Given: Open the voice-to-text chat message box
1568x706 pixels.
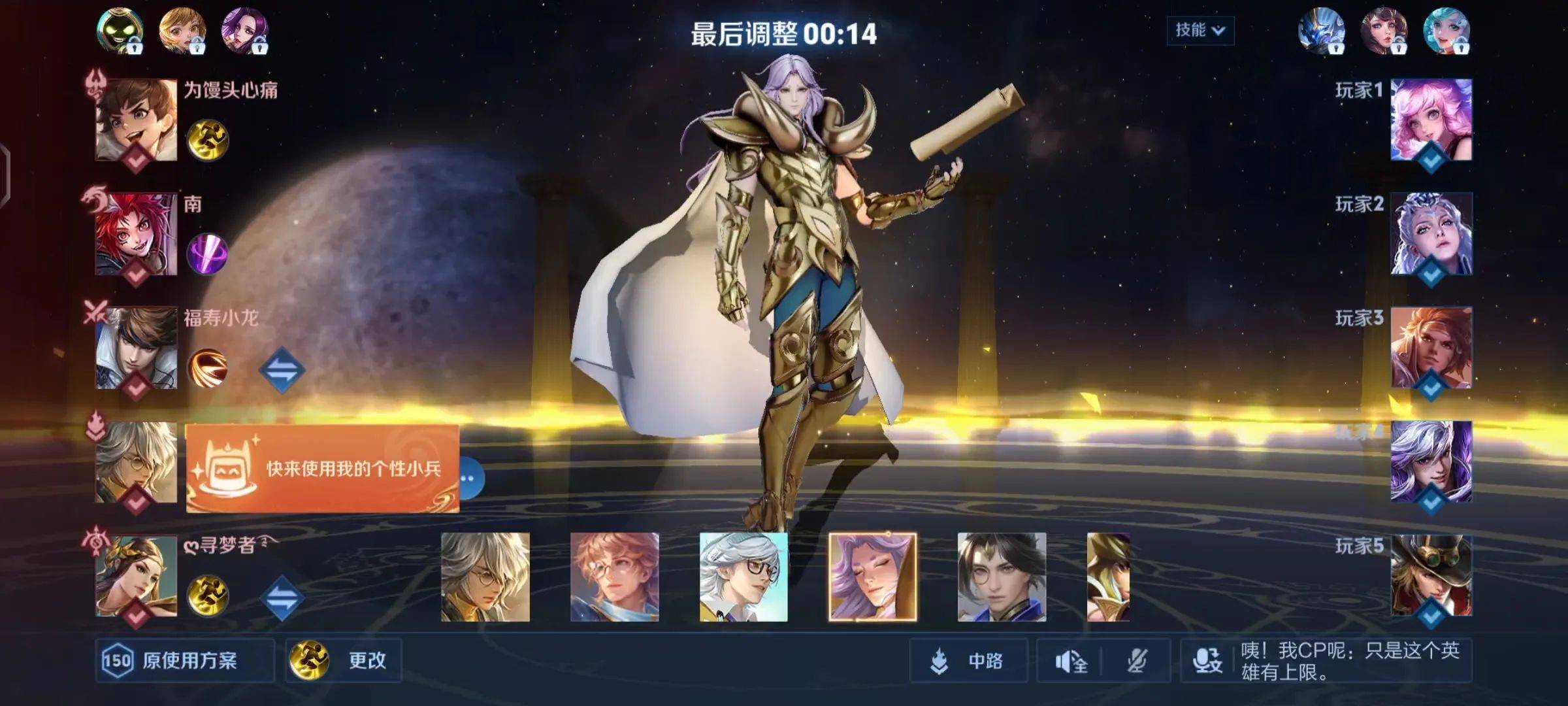Looking at the screenshot, I should 1326,661.
